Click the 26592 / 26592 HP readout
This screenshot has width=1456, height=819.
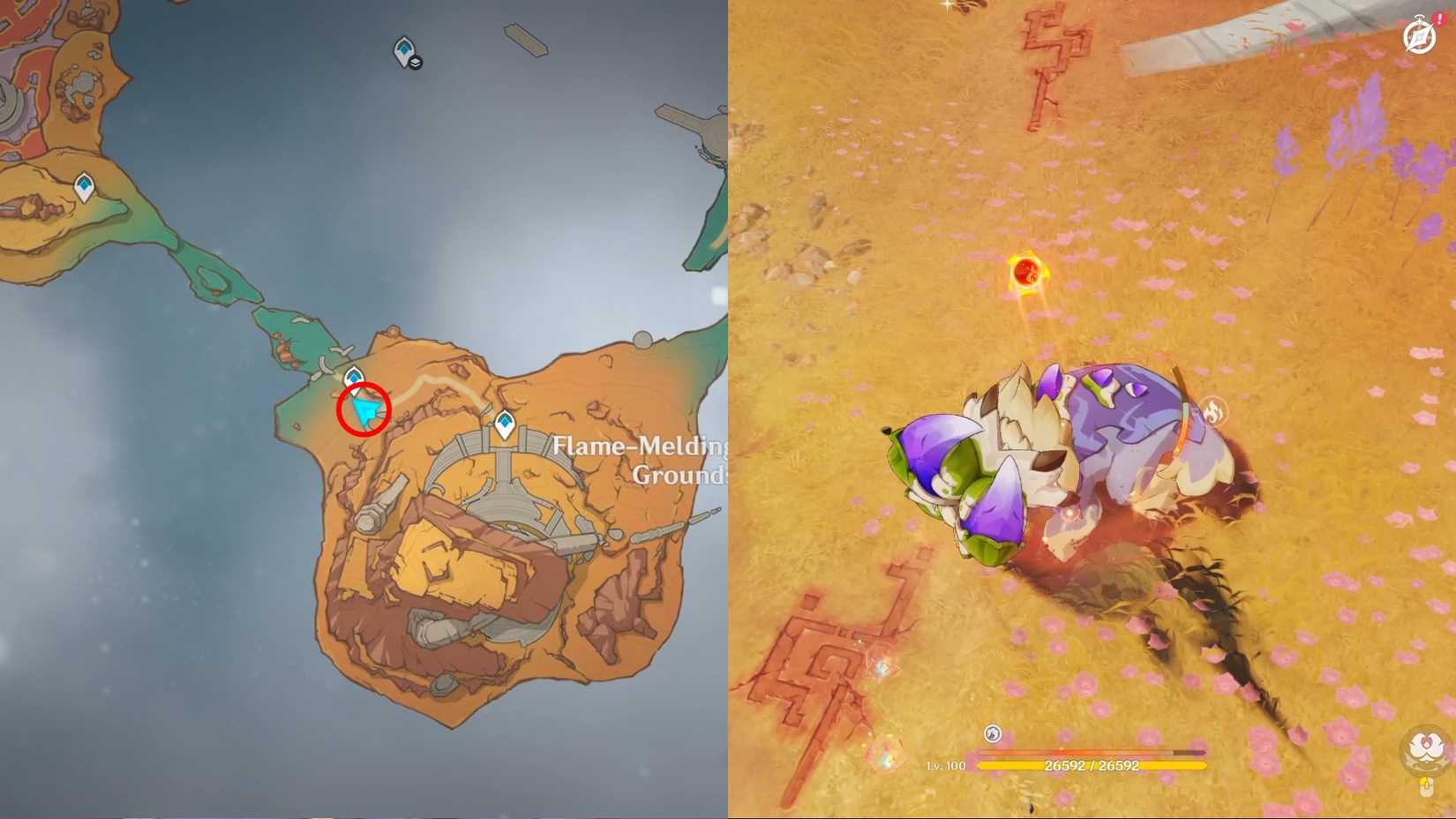[x=1092, y=765]
